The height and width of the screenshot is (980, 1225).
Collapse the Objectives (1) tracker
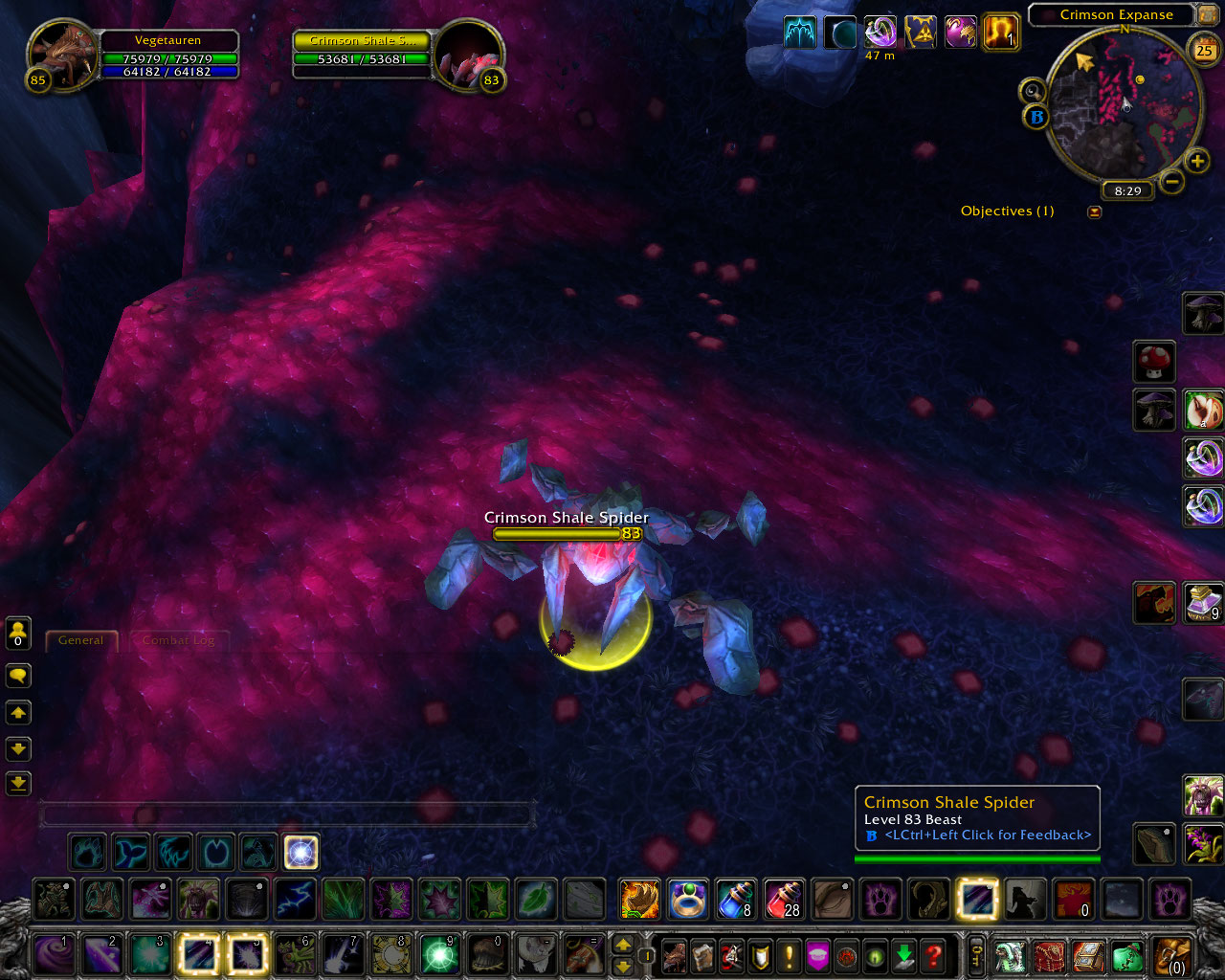[x=1095, y=211]
